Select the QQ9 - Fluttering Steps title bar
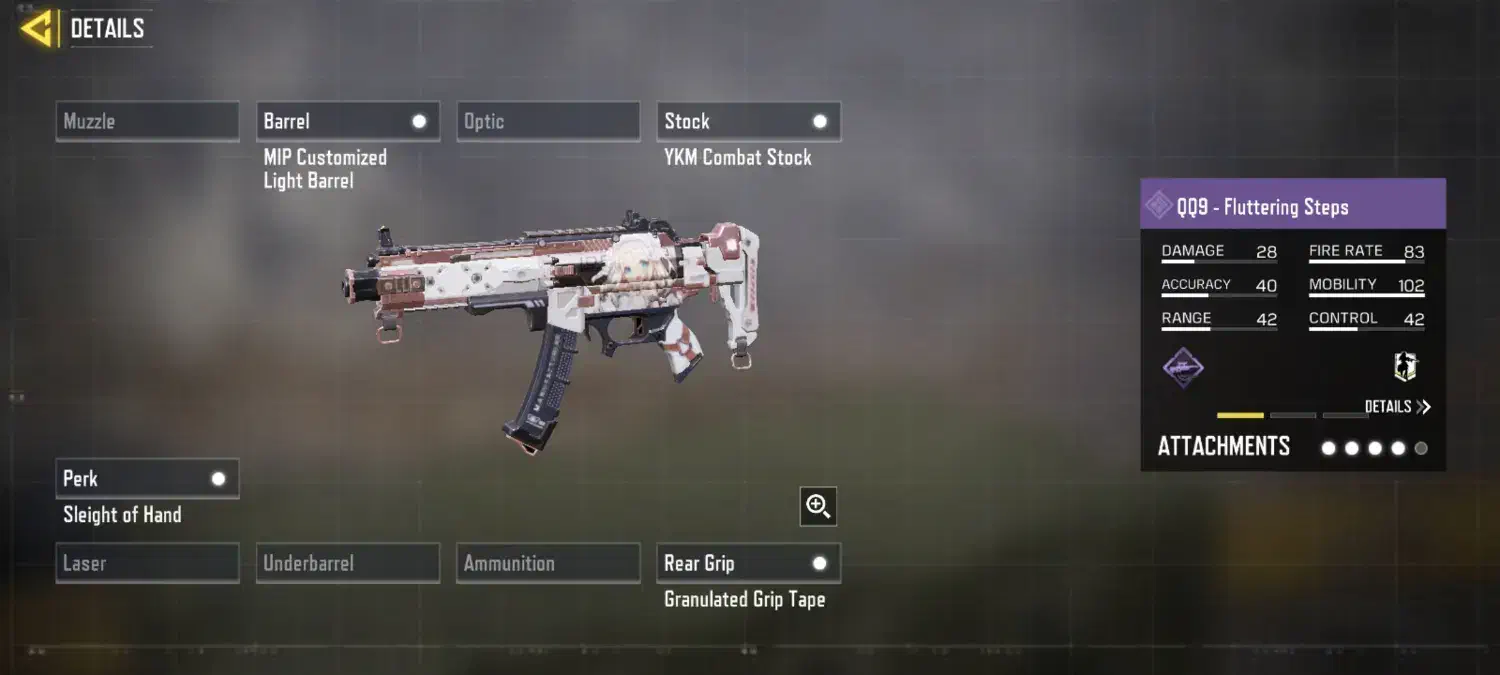The image size is (1500, 675). click(x=1292, y=207)
